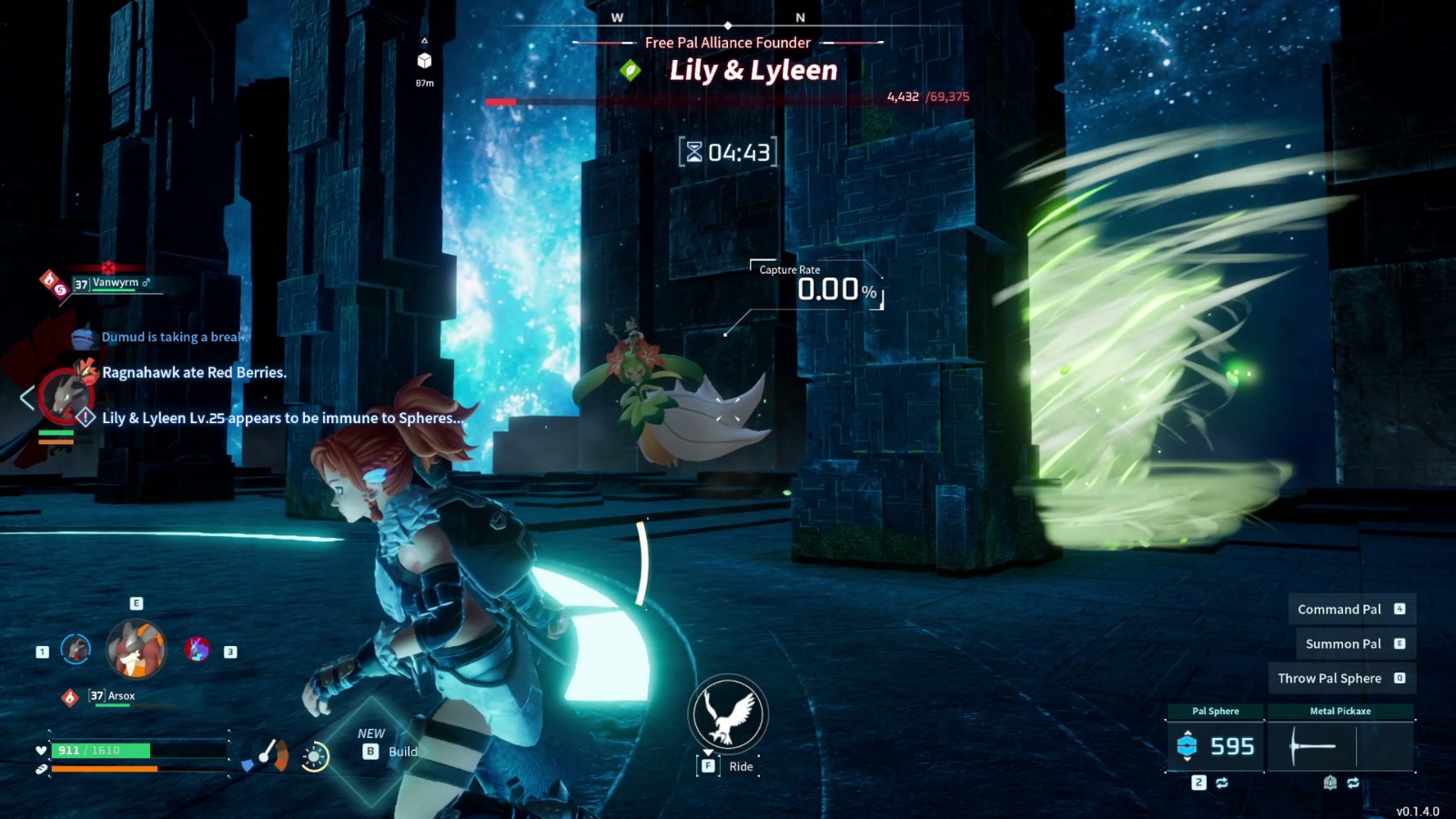This screenshot has height=819, width=1456.
Task: Switch to the left party pal portrait
Action: pyautogui.click(x=76, y=649)
